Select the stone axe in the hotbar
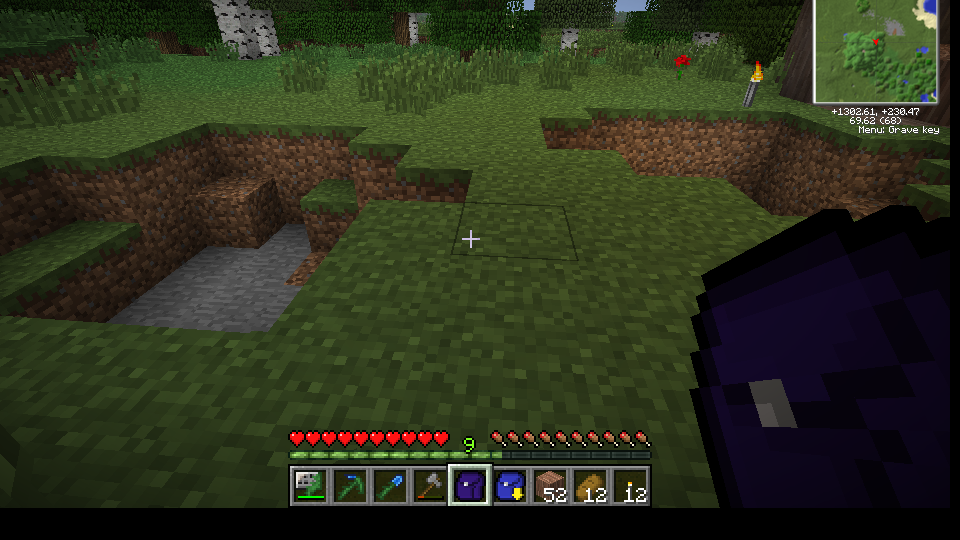Image resolution: width=960 pixels, height=540 pixels. (429, 486)
